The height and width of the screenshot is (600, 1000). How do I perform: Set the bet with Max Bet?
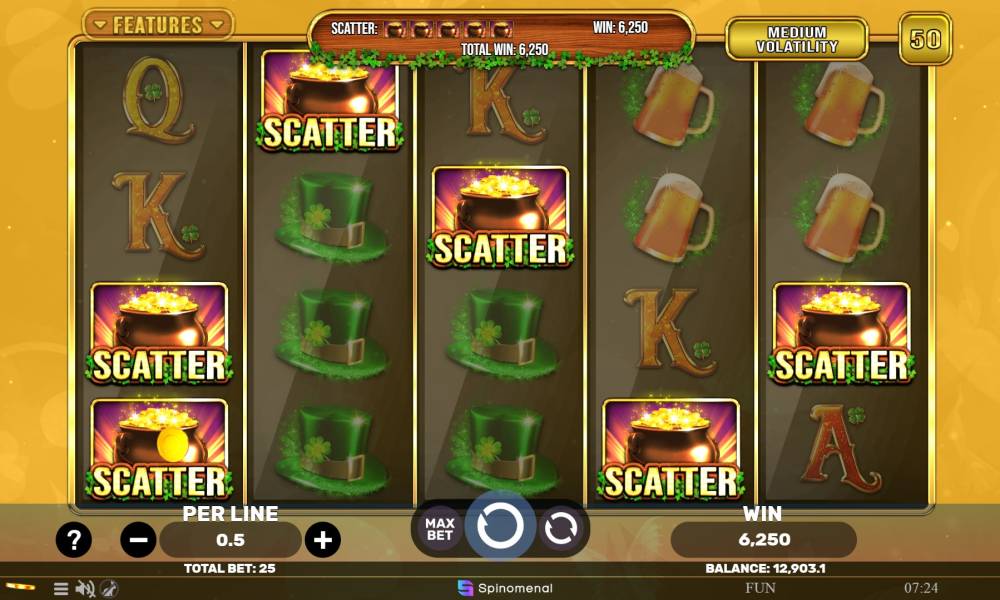pos(440,528)
